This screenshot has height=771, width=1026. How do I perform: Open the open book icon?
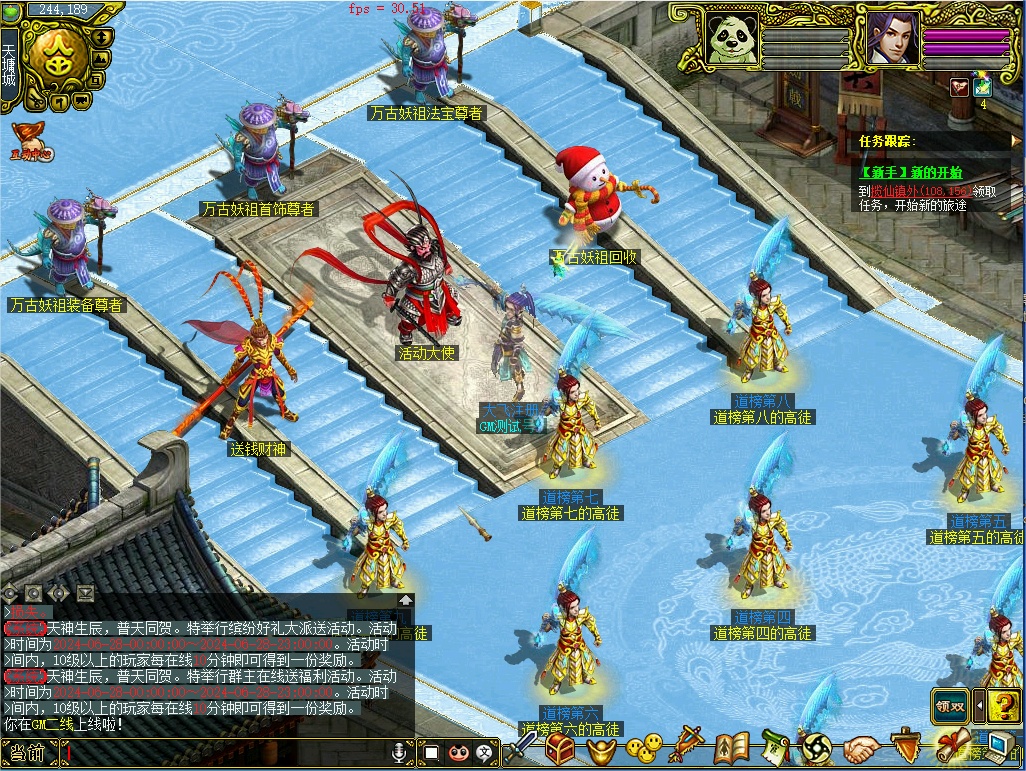pos(732,747)
